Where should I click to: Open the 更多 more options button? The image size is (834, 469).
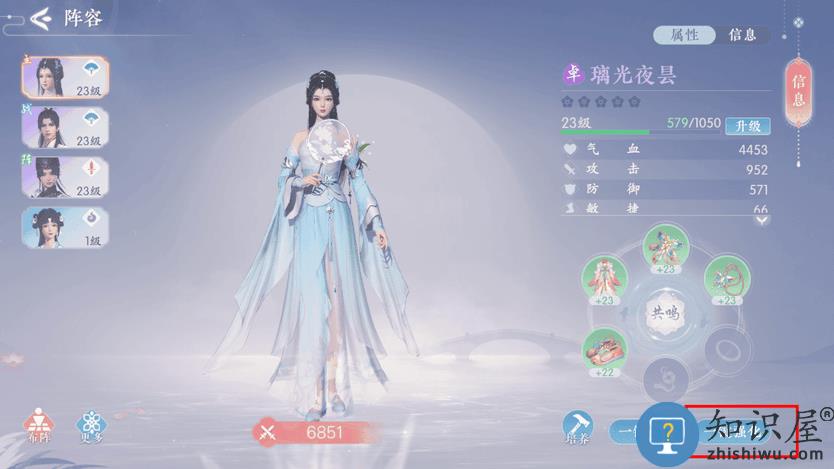point(92,427)
